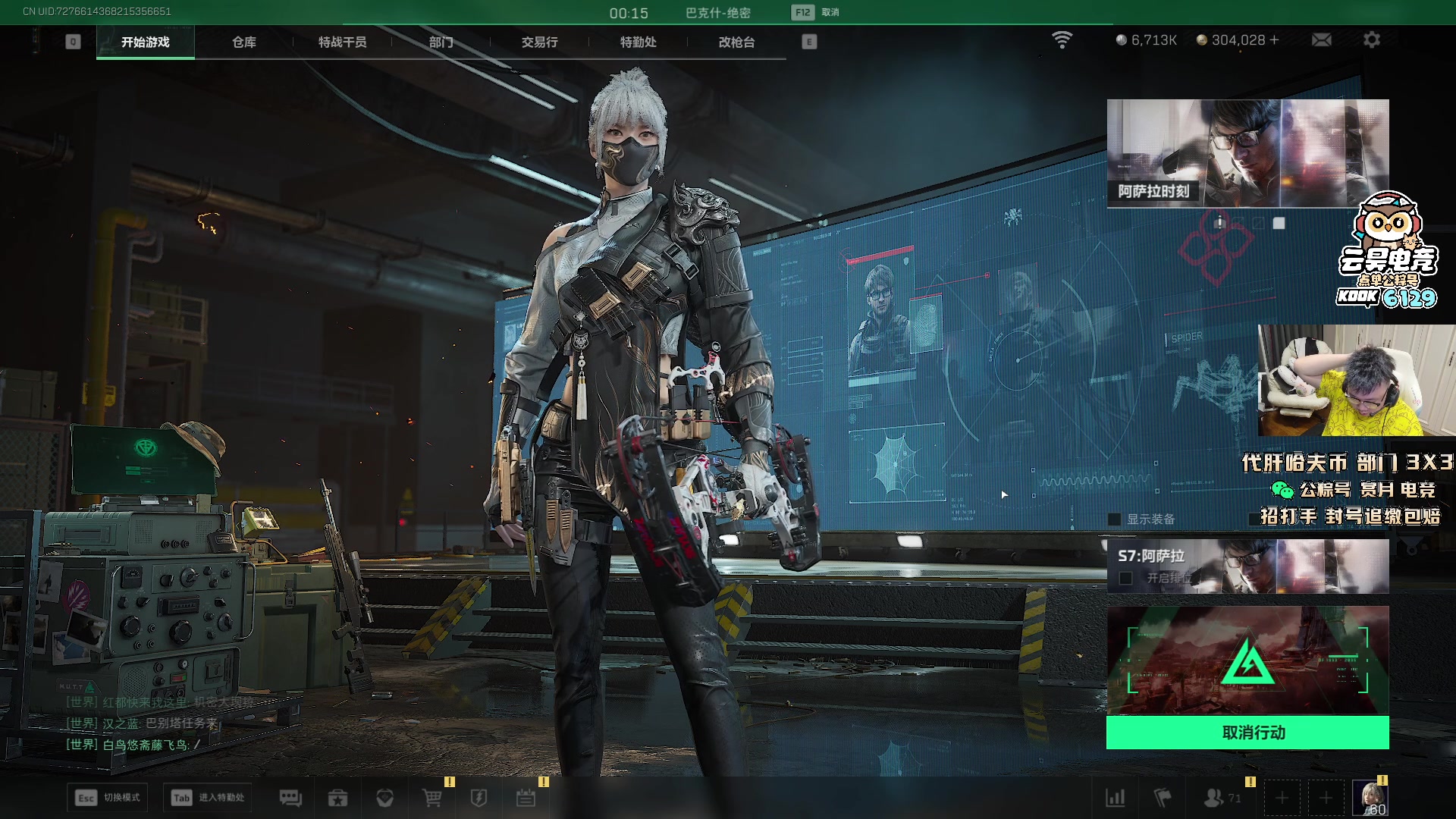This screenshot has height=819, width=1456.
Task: Click the player avatar portrait
Action: click(x=1370, y=798)
